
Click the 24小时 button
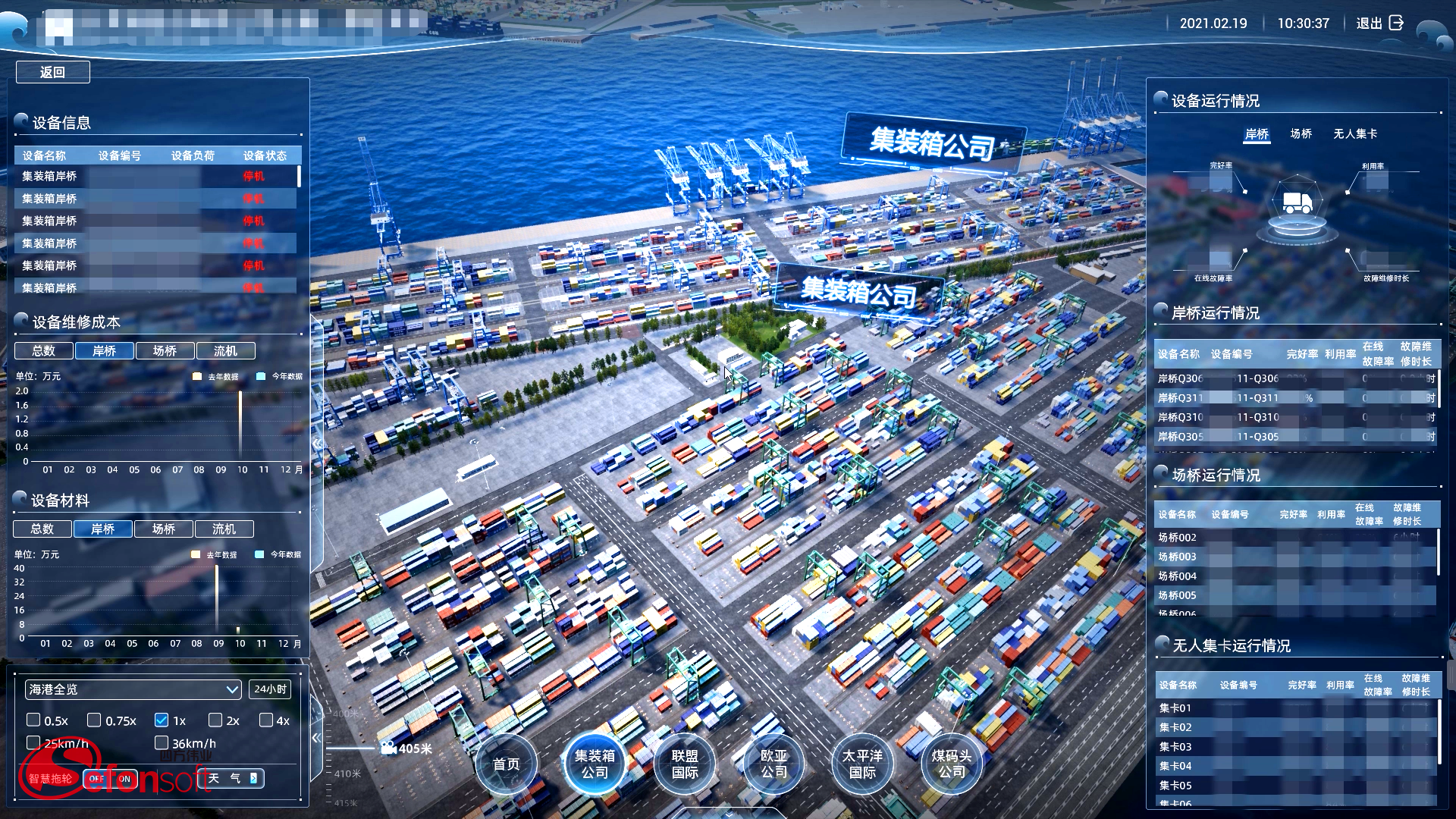(x=270, y=689)
